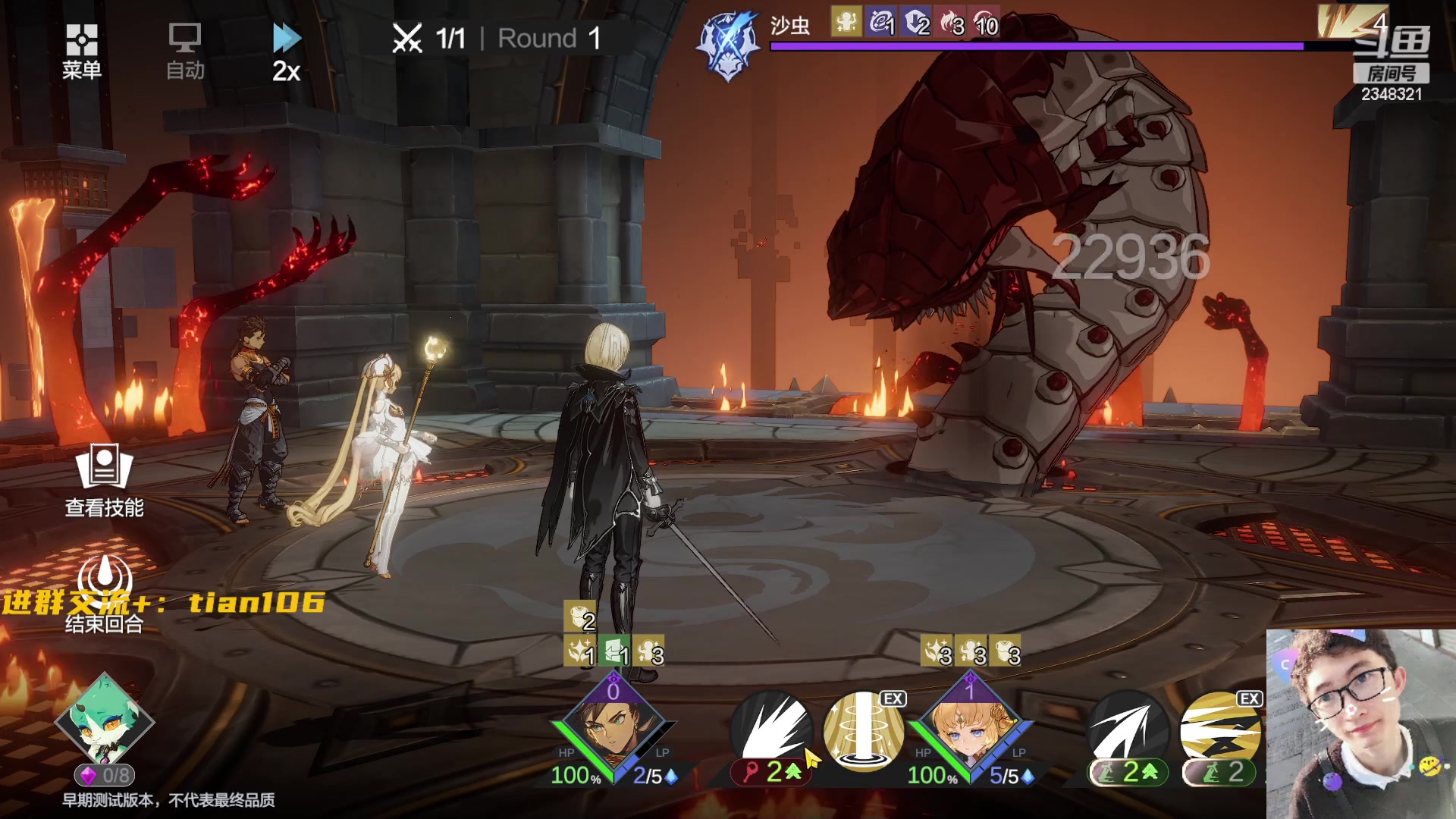Inspect the boss flame debuff icon
Screen dimensions: 1456x819
(951, 24)
